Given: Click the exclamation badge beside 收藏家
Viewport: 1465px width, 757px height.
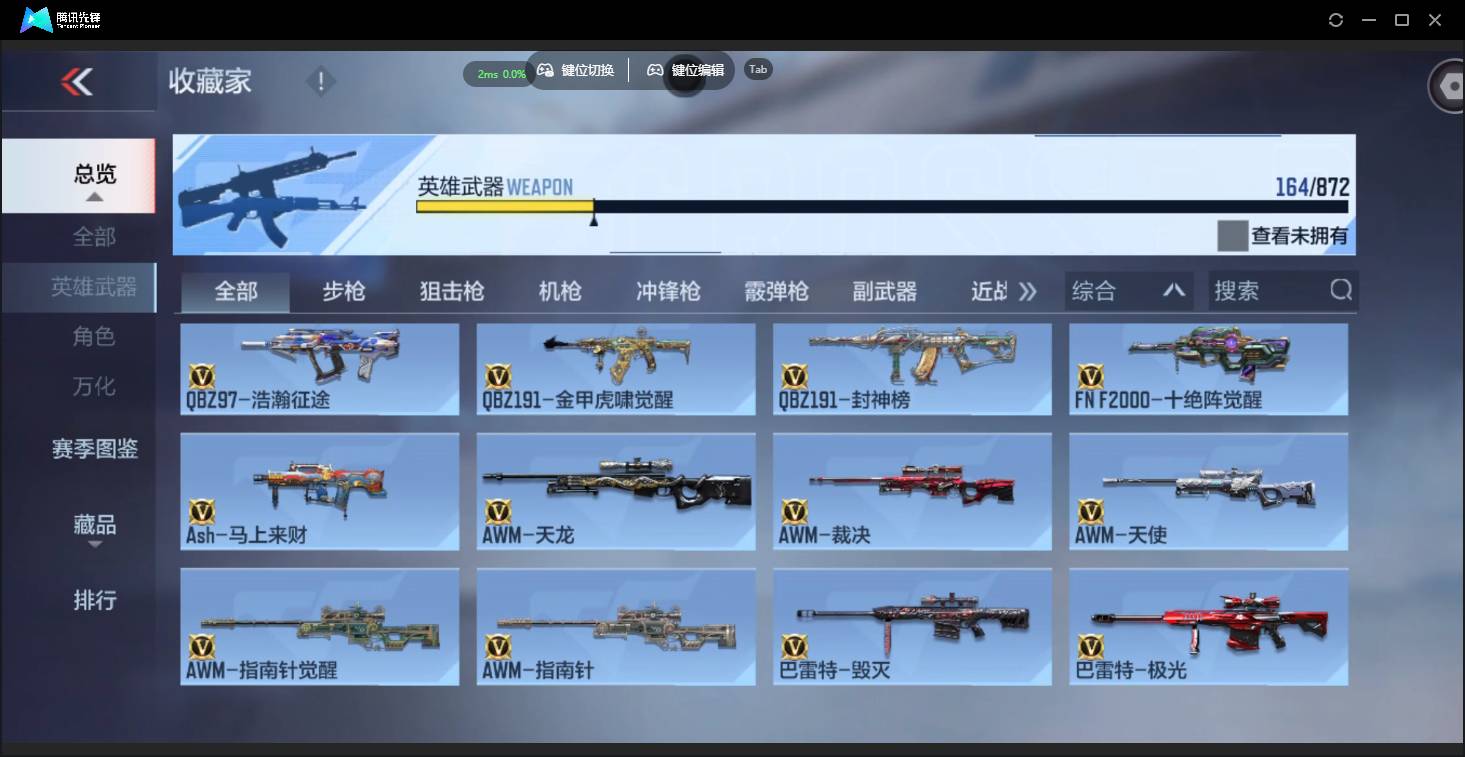Looking at the screenshot, I should pos(320,79).
